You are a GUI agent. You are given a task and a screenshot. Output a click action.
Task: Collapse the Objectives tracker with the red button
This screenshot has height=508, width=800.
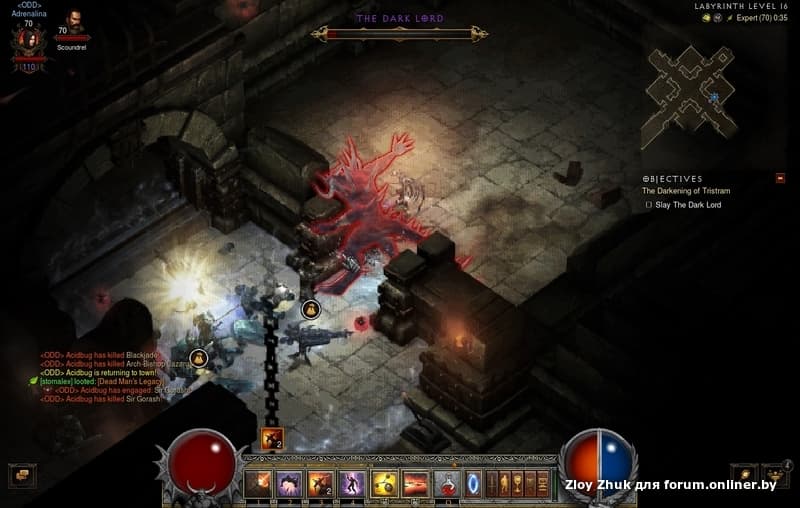[780, 178]
